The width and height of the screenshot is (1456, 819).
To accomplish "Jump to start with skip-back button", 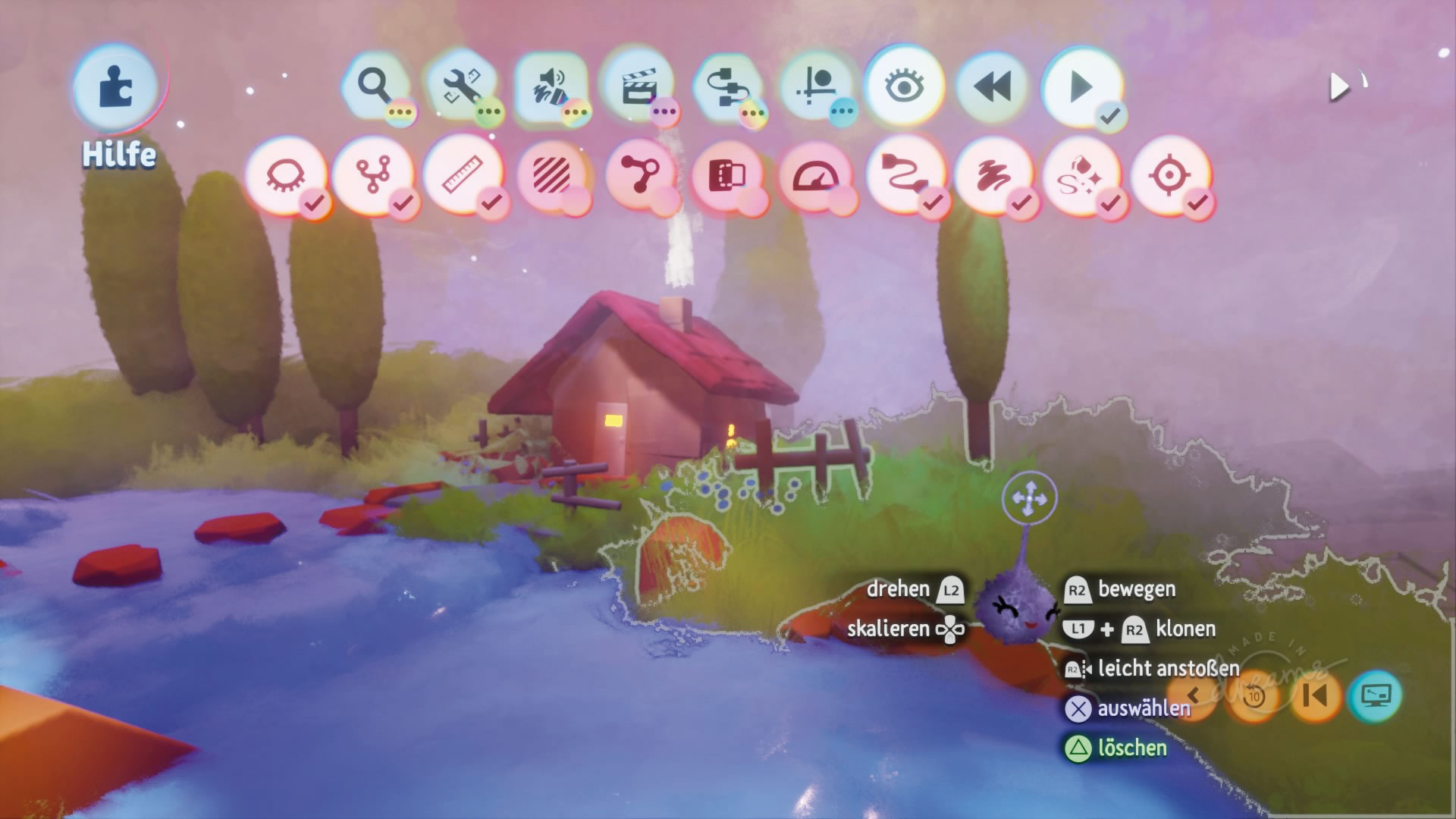I will [x=1315, y=695].
